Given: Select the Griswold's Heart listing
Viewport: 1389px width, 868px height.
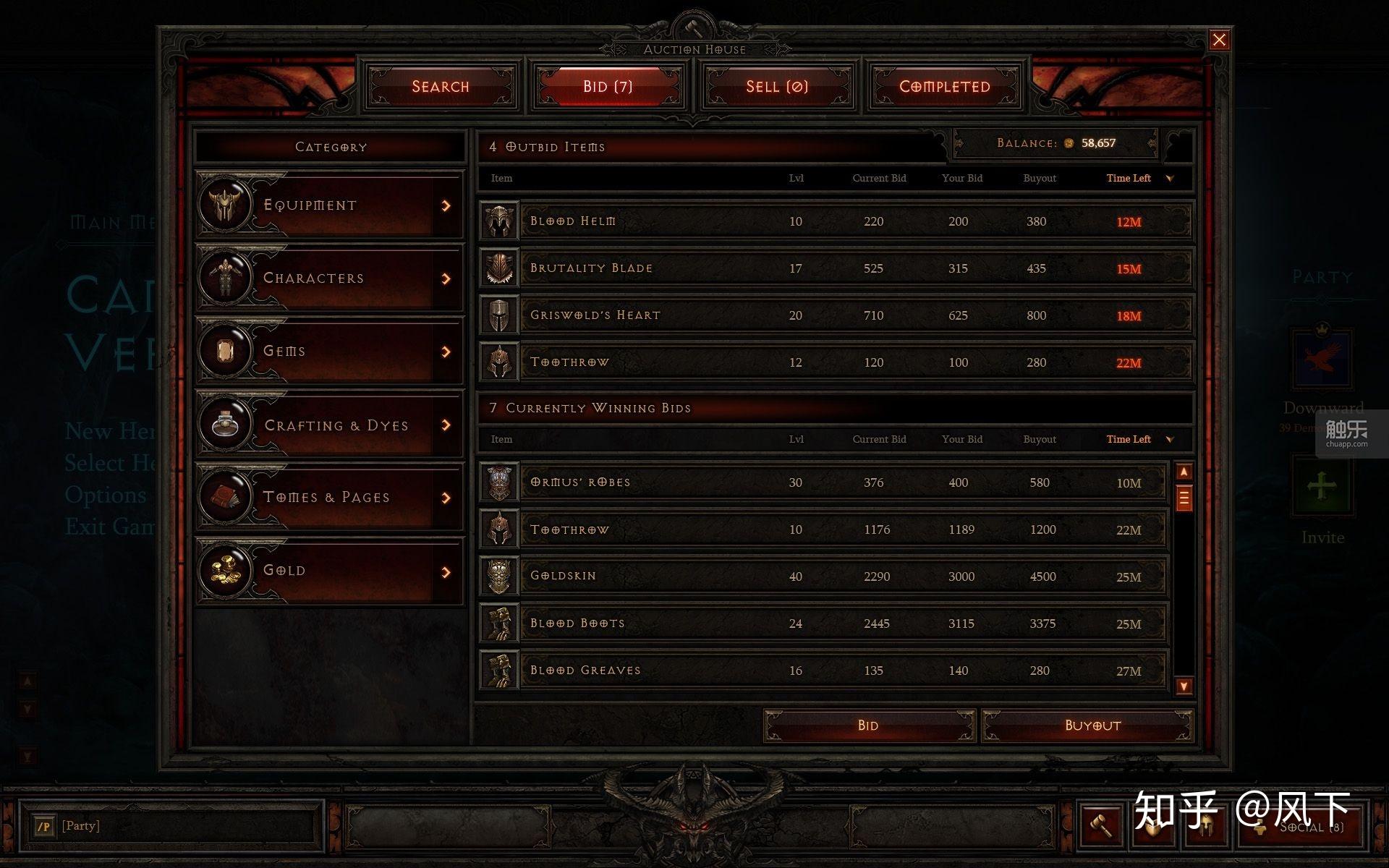Looking at the screenshot, I should pos(836,315).
